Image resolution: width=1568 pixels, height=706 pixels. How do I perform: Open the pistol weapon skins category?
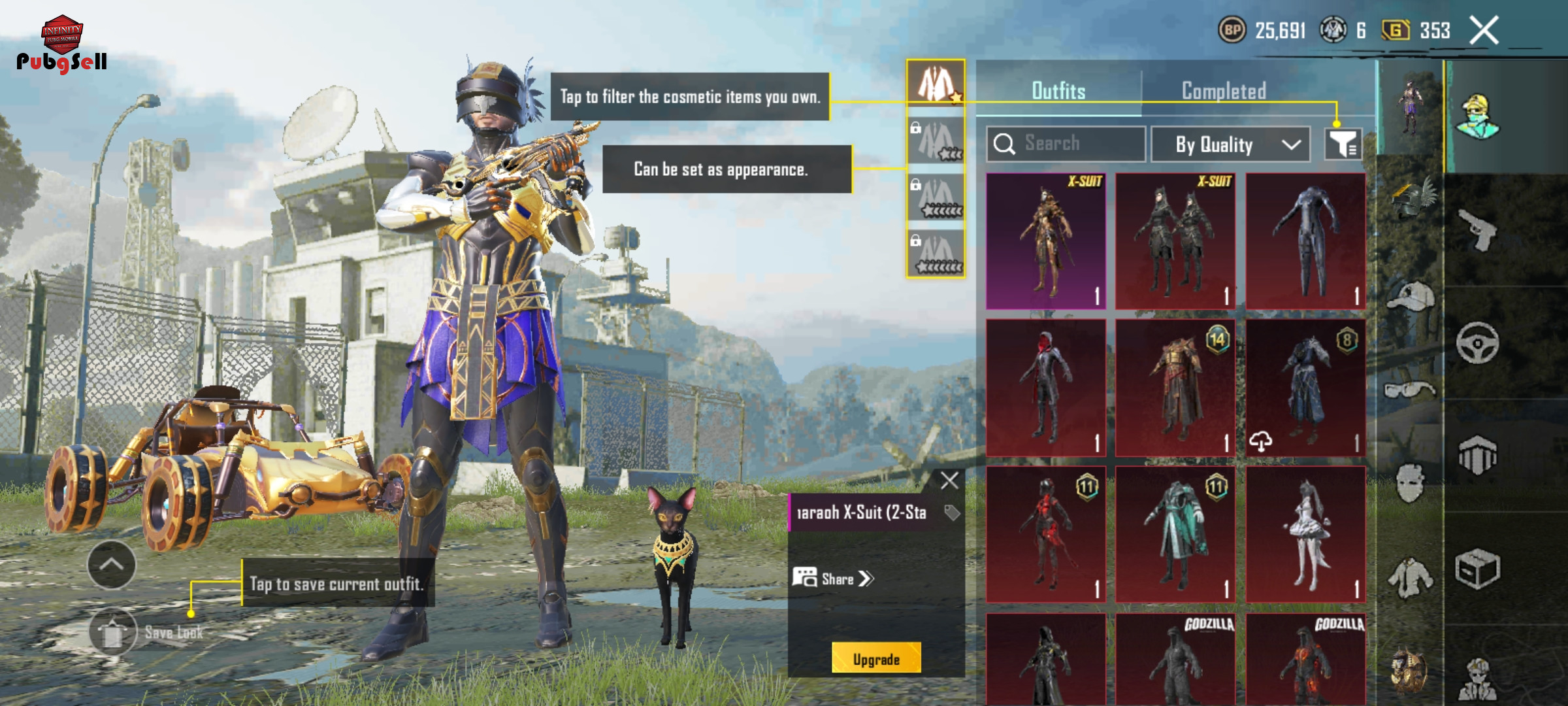tap(1478, 230)
